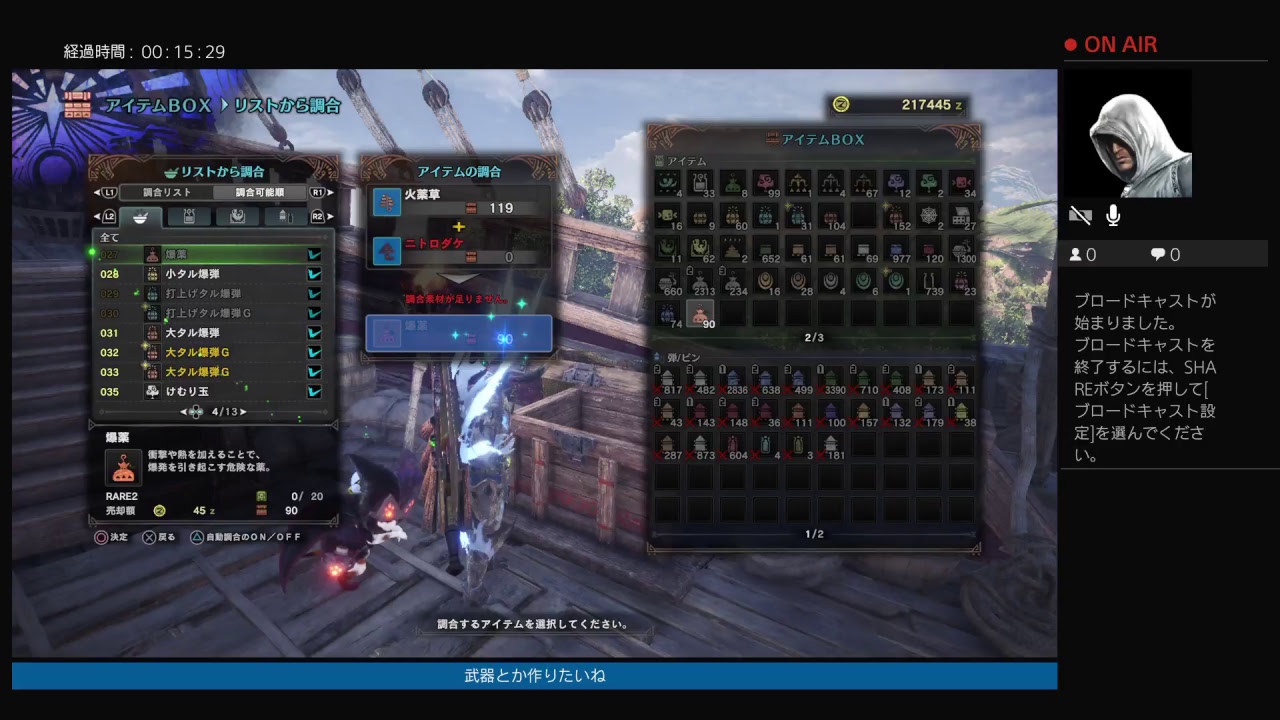Click the broadcast microphone icon

tap(1113, 216)
